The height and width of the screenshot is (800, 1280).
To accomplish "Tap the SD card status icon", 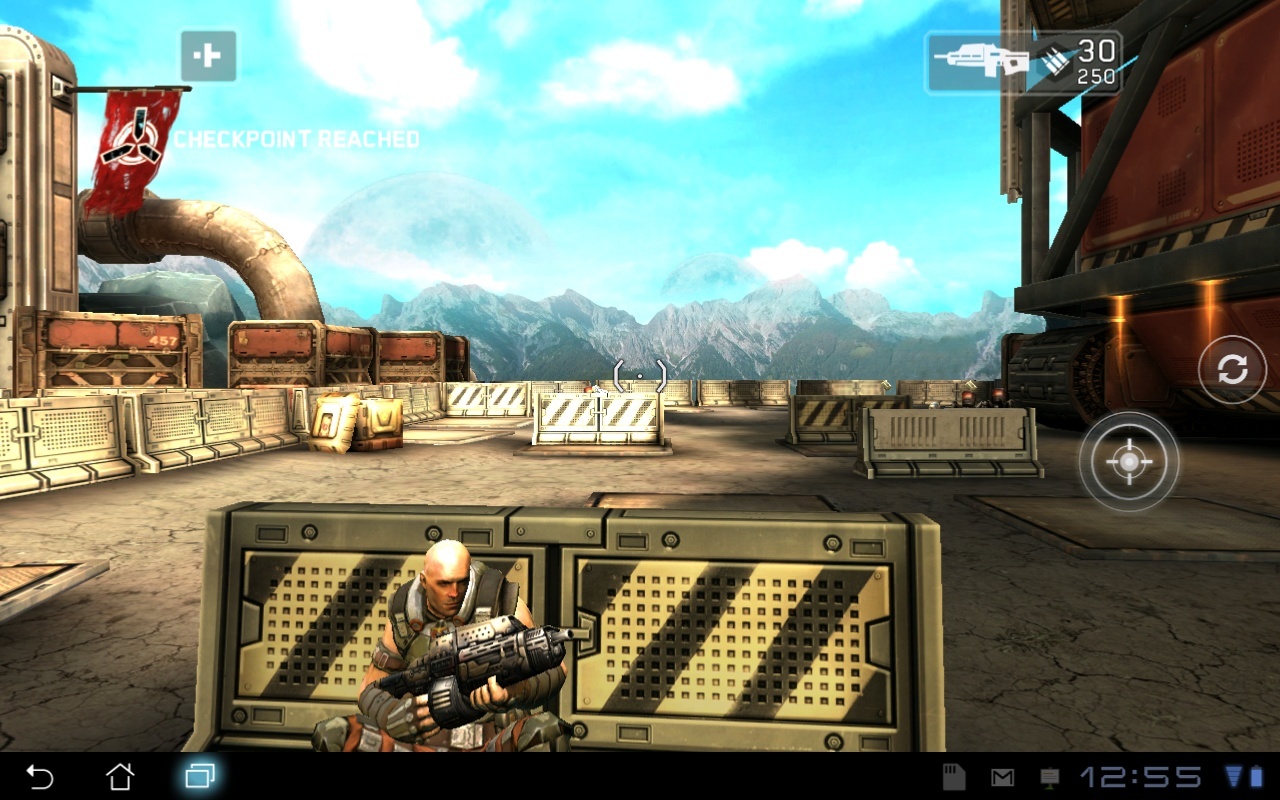I will tap(954, 777).
